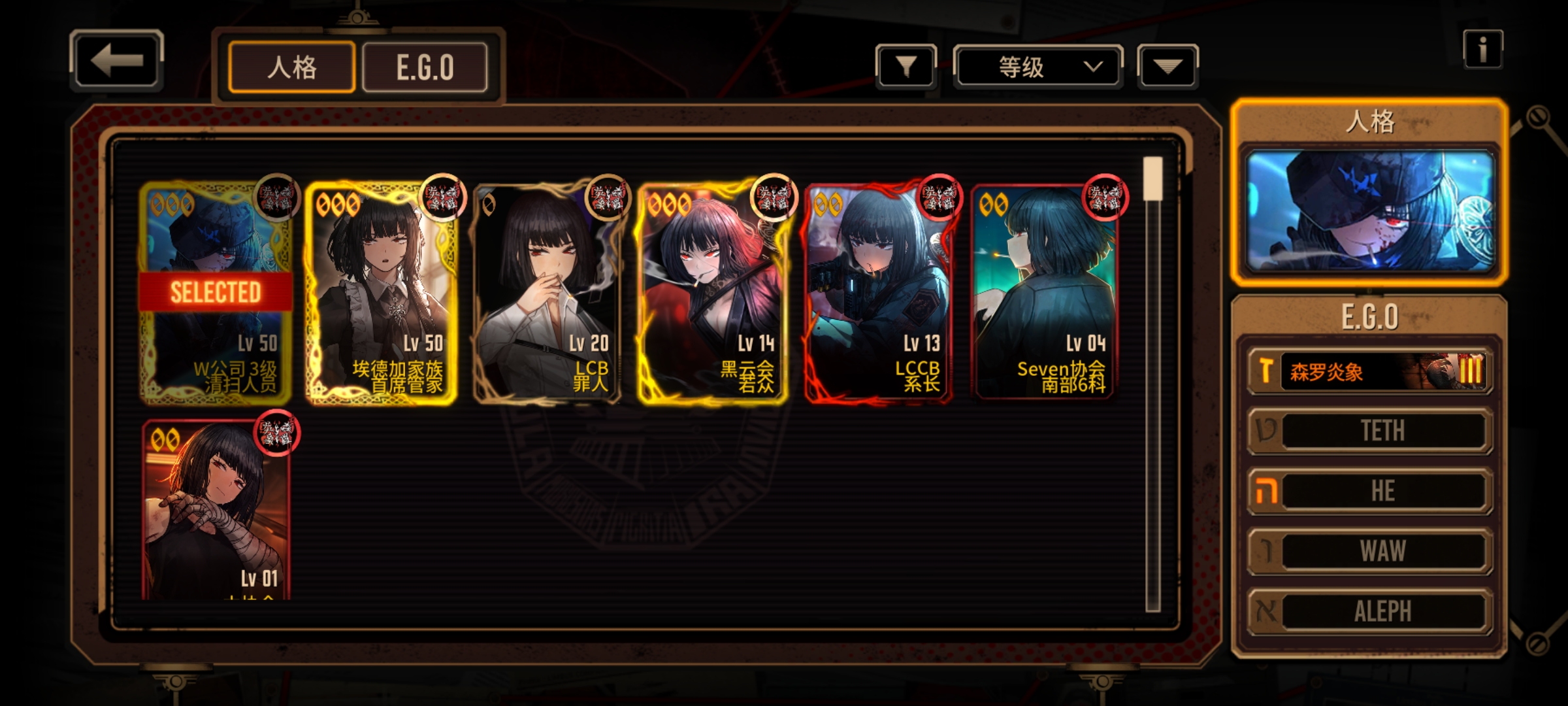The width and height of the screenshot is (1568, 706).
Task: Switch to the 人格 tab
Action: [x=291, y=67]
